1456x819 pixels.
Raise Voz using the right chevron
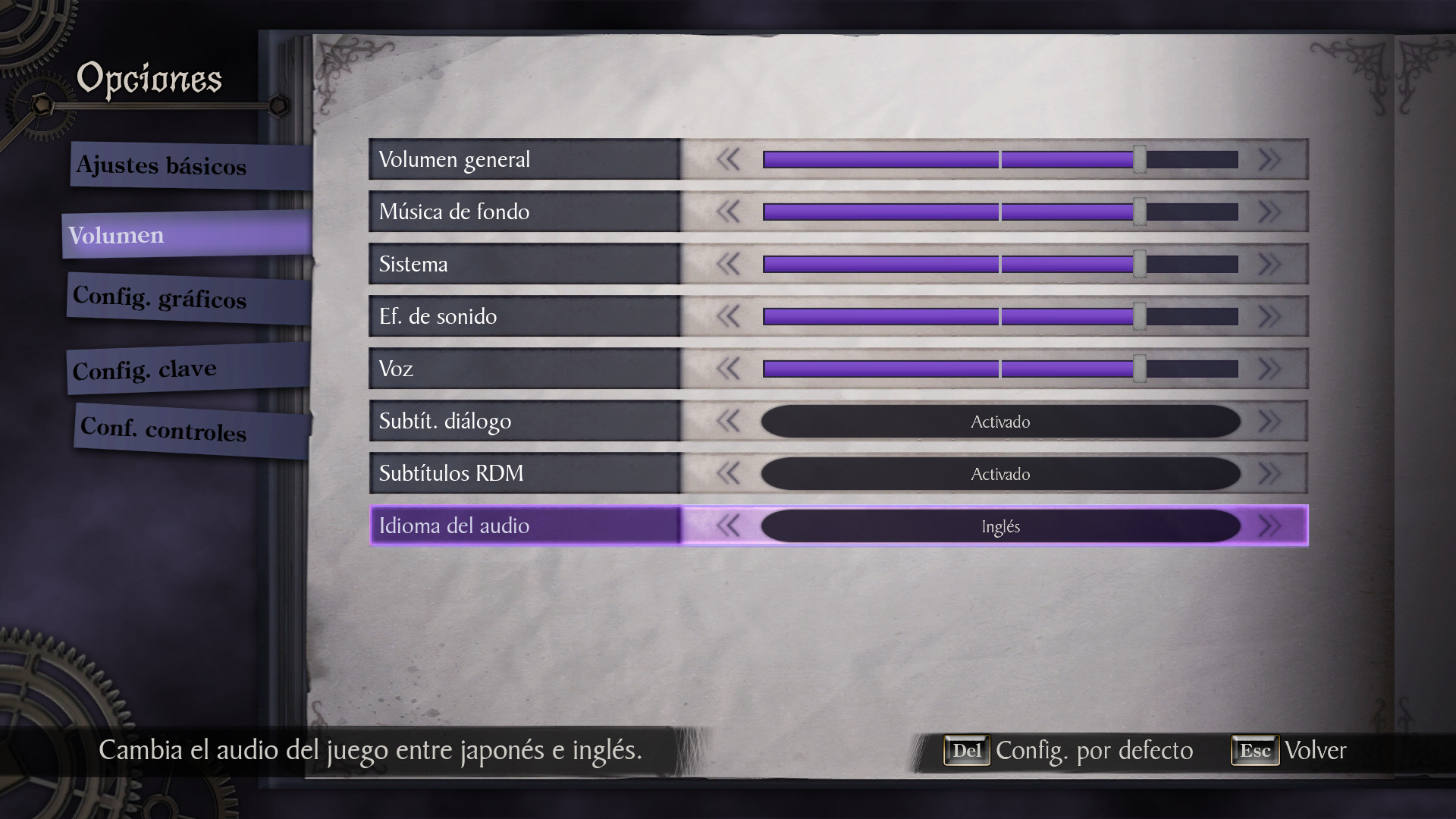click(1269, 369)
